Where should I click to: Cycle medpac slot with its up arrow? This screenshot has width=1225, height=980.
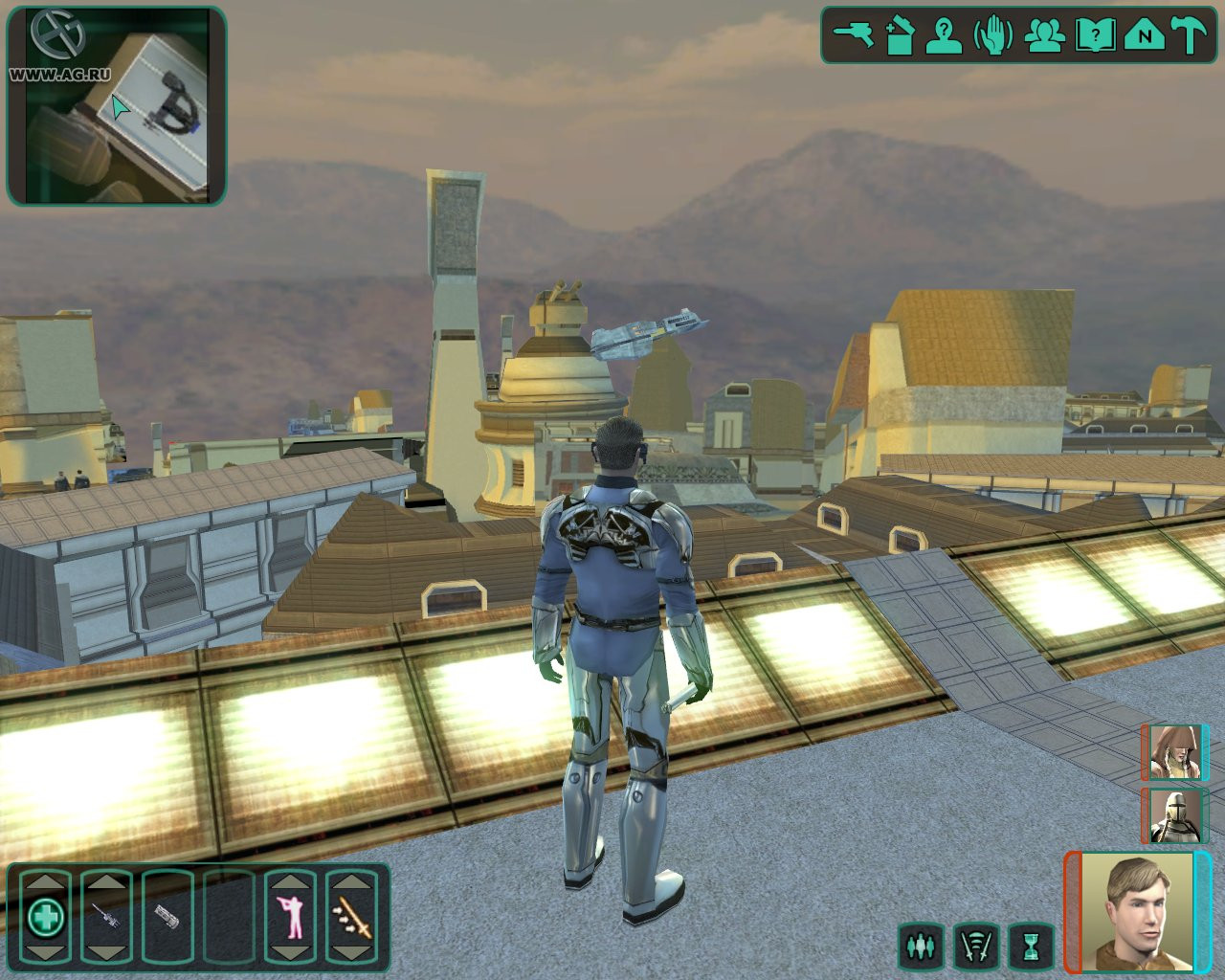(45, 880)
